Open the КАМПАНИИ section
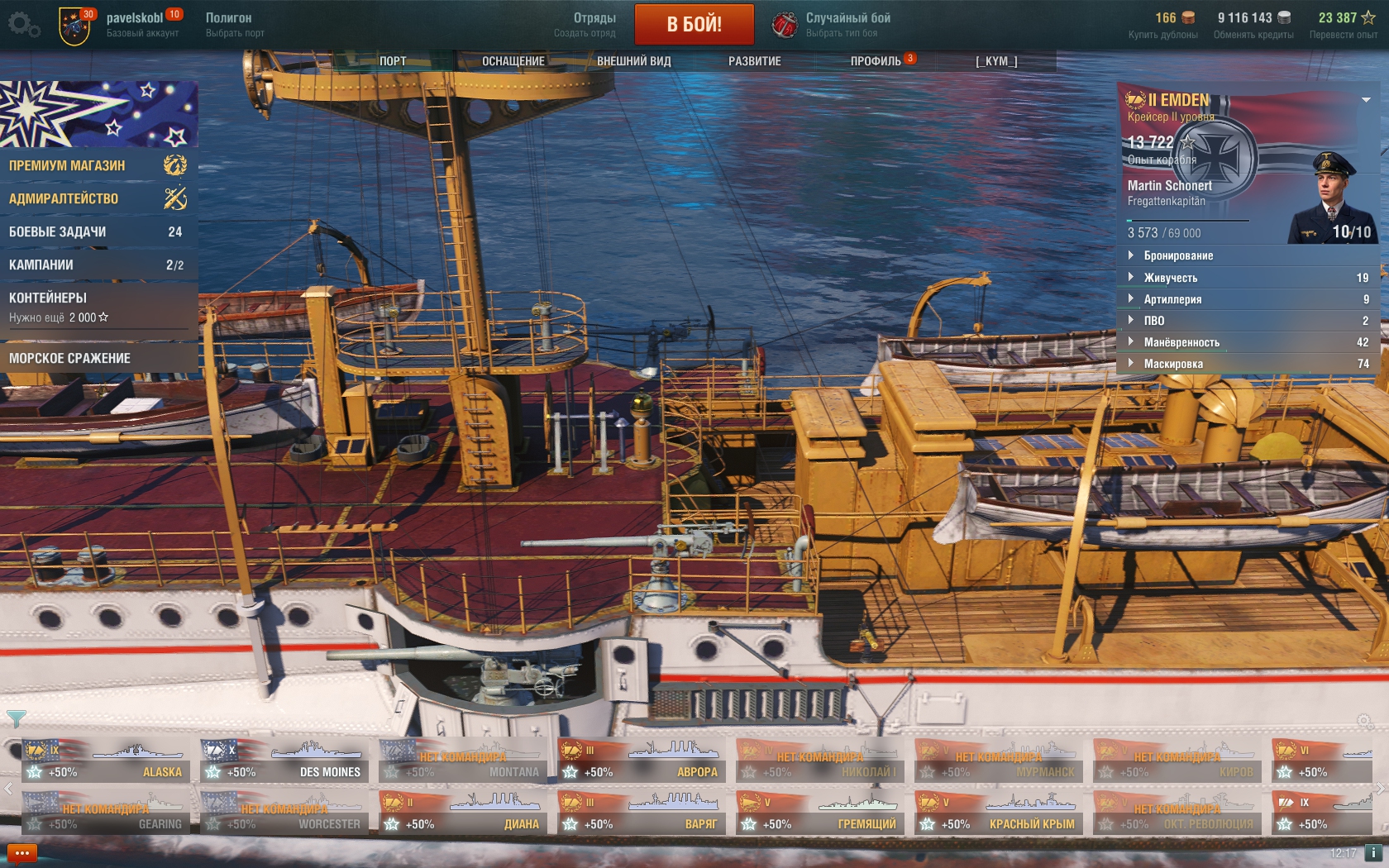Image resolution: width=1389 pixels, height=868 pixels. pos(98,265)
